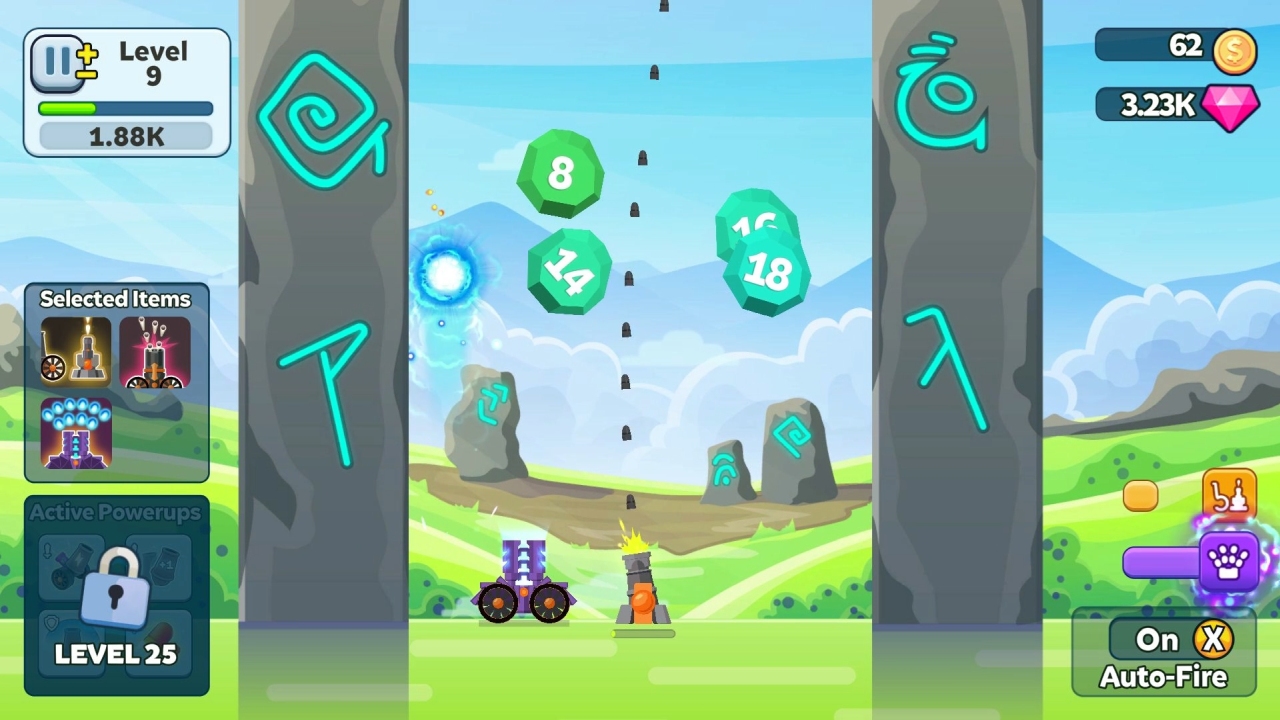Select the multi-barrel cannon in Selected Items

click(x=156, y=352)
